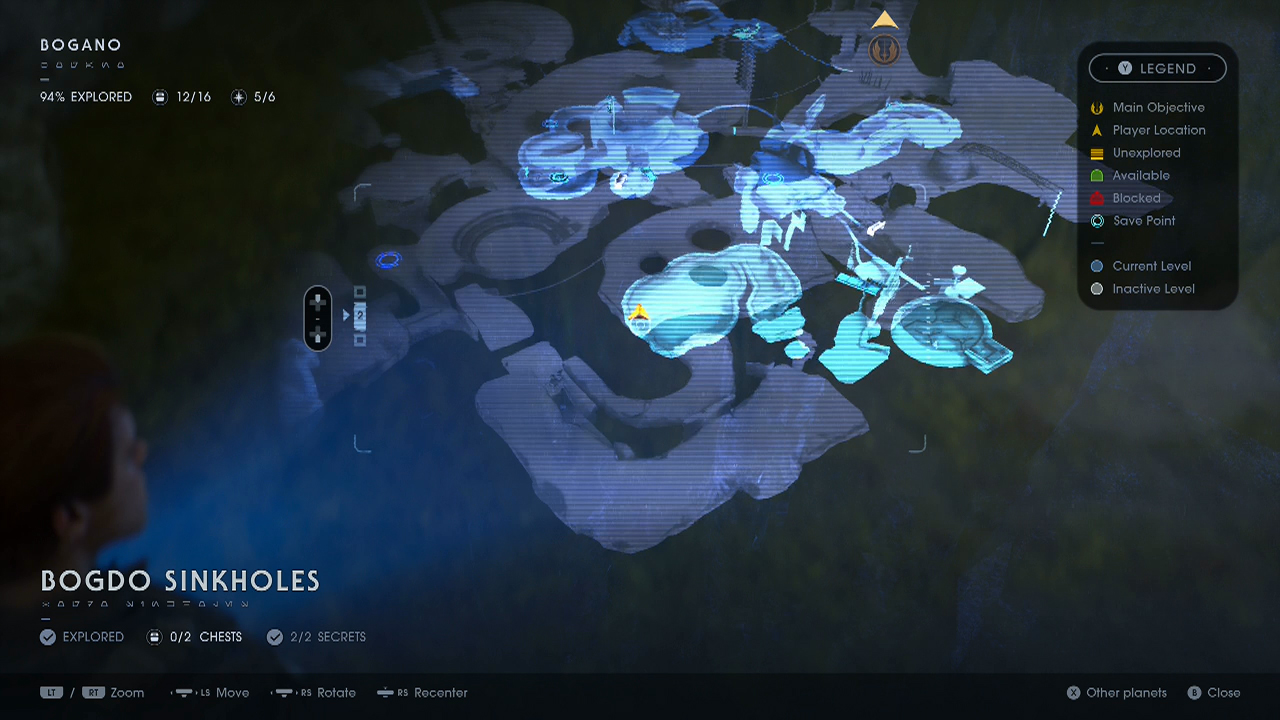Toggle the Current Level indicator in the legend
Screen dimensions: 1280x720
tap(1097, 265)
